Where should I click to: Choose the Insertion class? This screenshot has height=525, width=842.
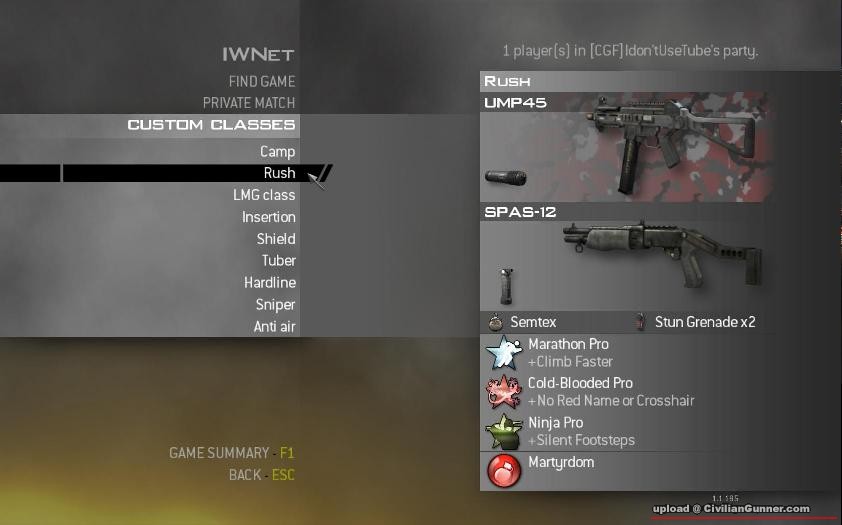[268, 217]
